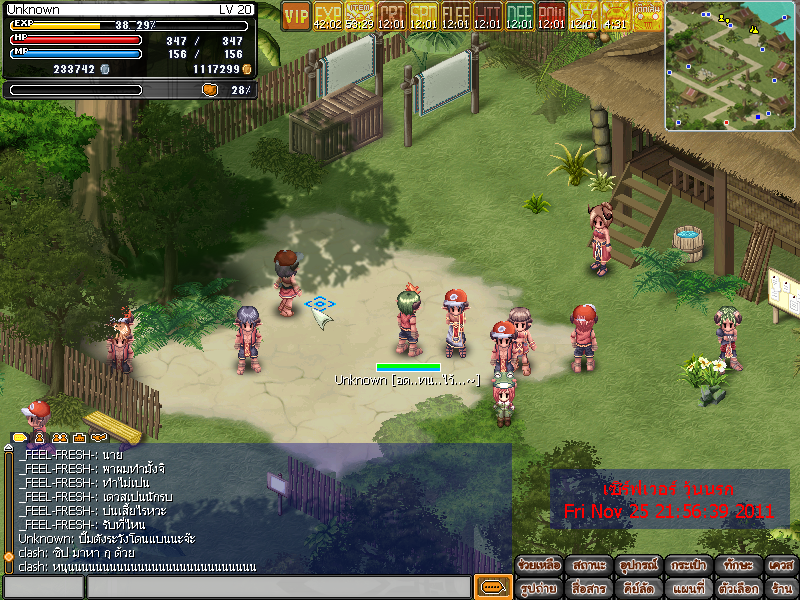This screenshot has height=600, width=800.
Task: Click the chat message input field
Action: [x=278, y=587]
